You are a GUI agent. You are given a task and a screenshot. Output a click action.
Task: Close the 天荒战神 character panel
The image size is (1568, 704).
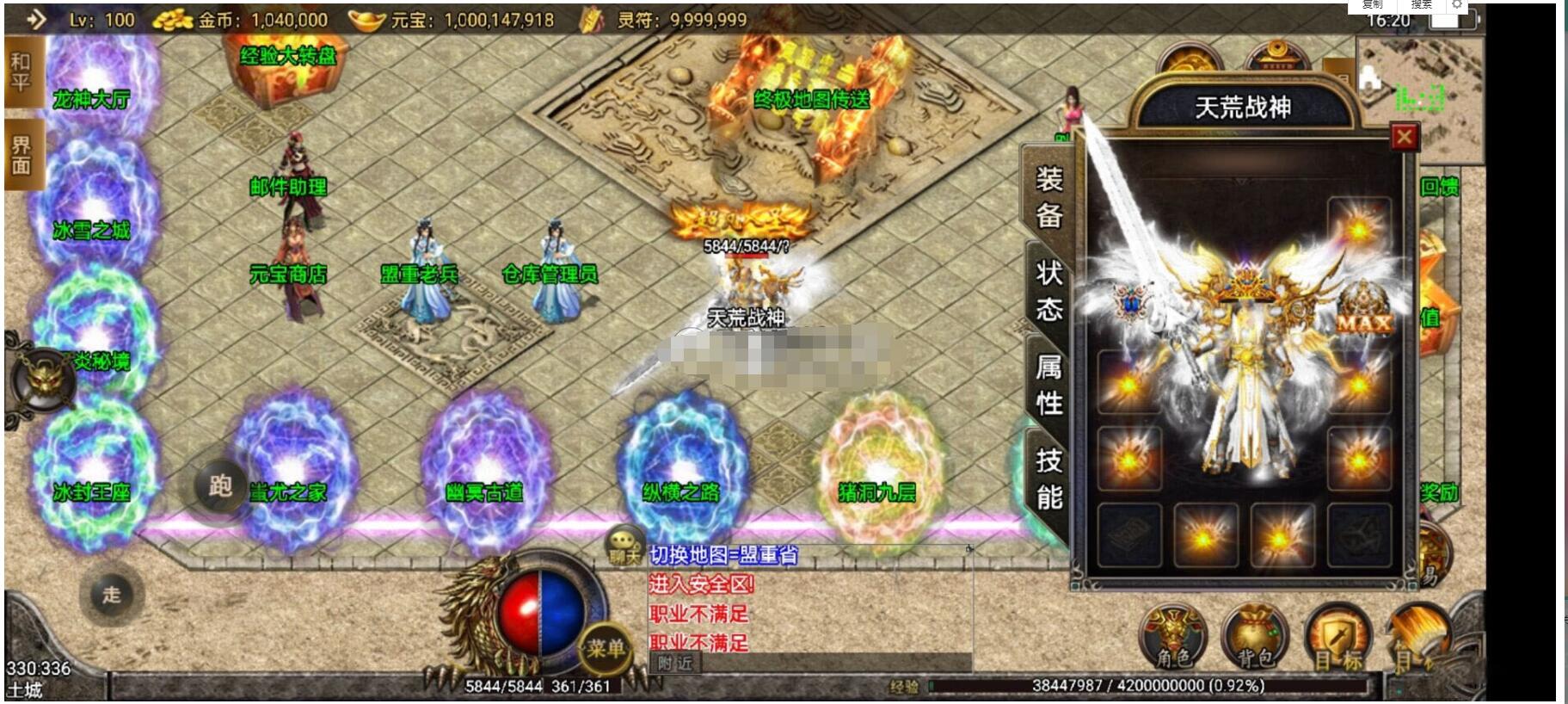pos(1404,137)
